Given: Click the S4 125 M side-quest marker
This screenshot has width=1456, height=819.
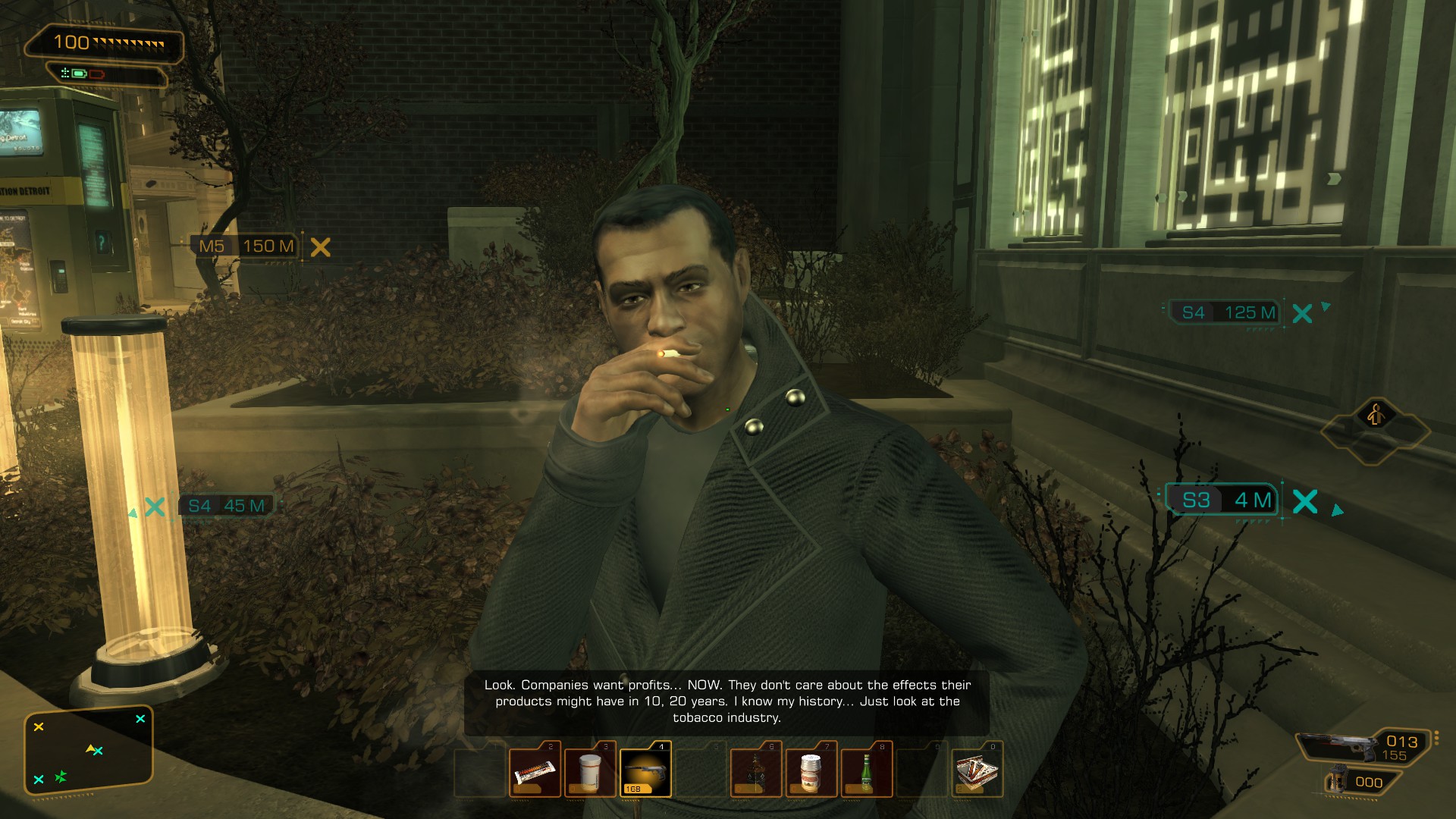Looking at the screenshot, I should (1228, 312).
